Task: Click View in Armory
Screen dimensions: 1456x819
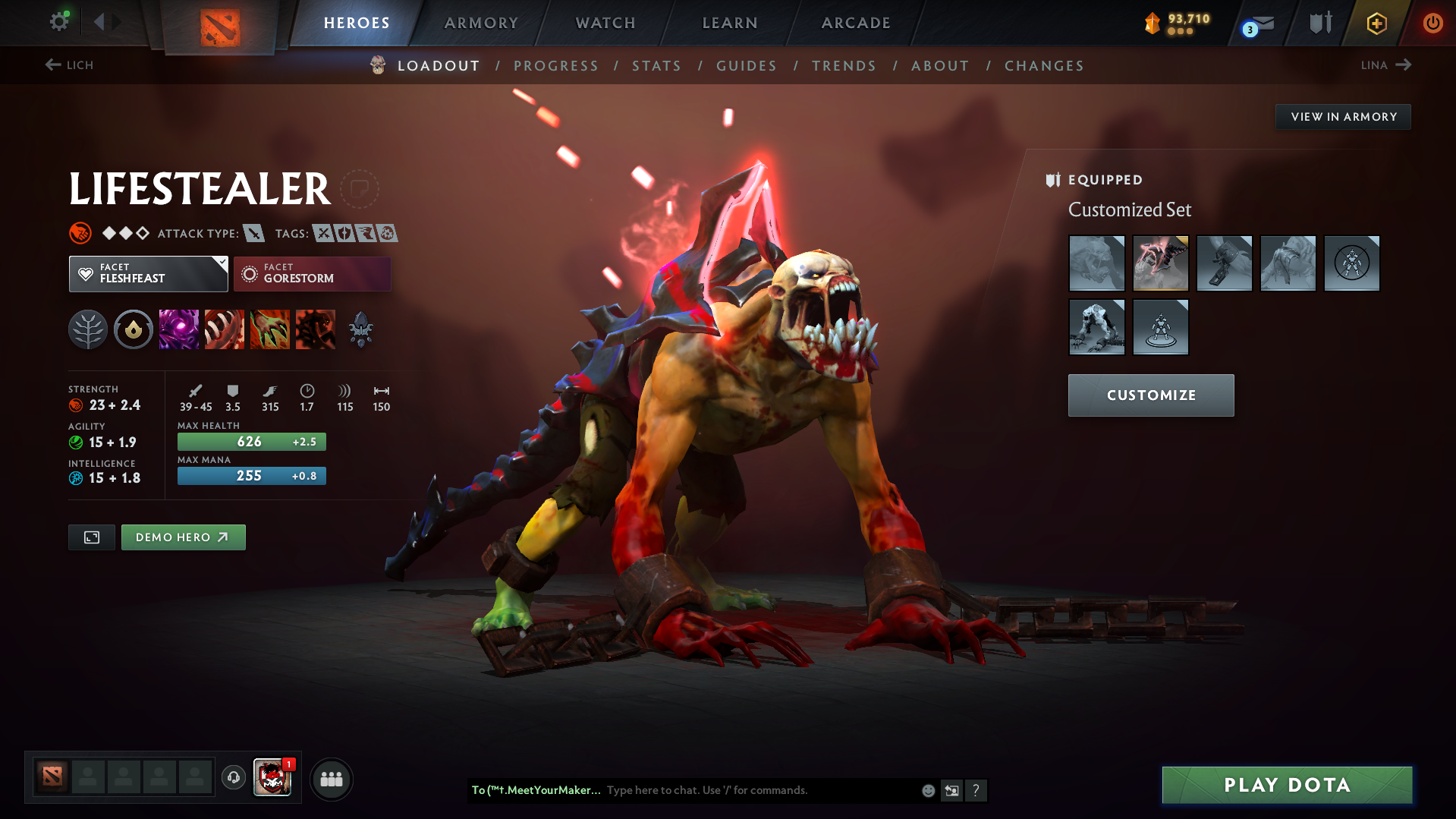Action: click(x=1343, y=117)
